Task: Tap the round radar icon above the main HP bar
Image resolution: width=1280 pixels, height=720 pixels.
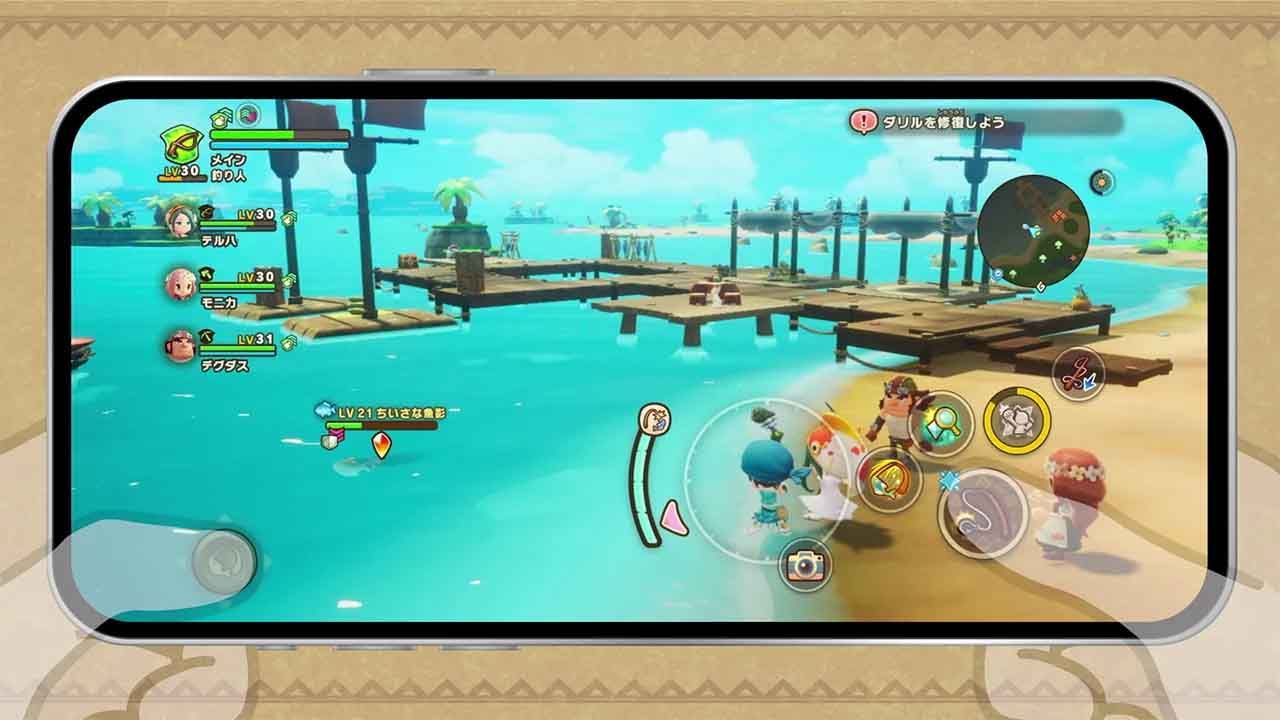Action: coord(246,116)
